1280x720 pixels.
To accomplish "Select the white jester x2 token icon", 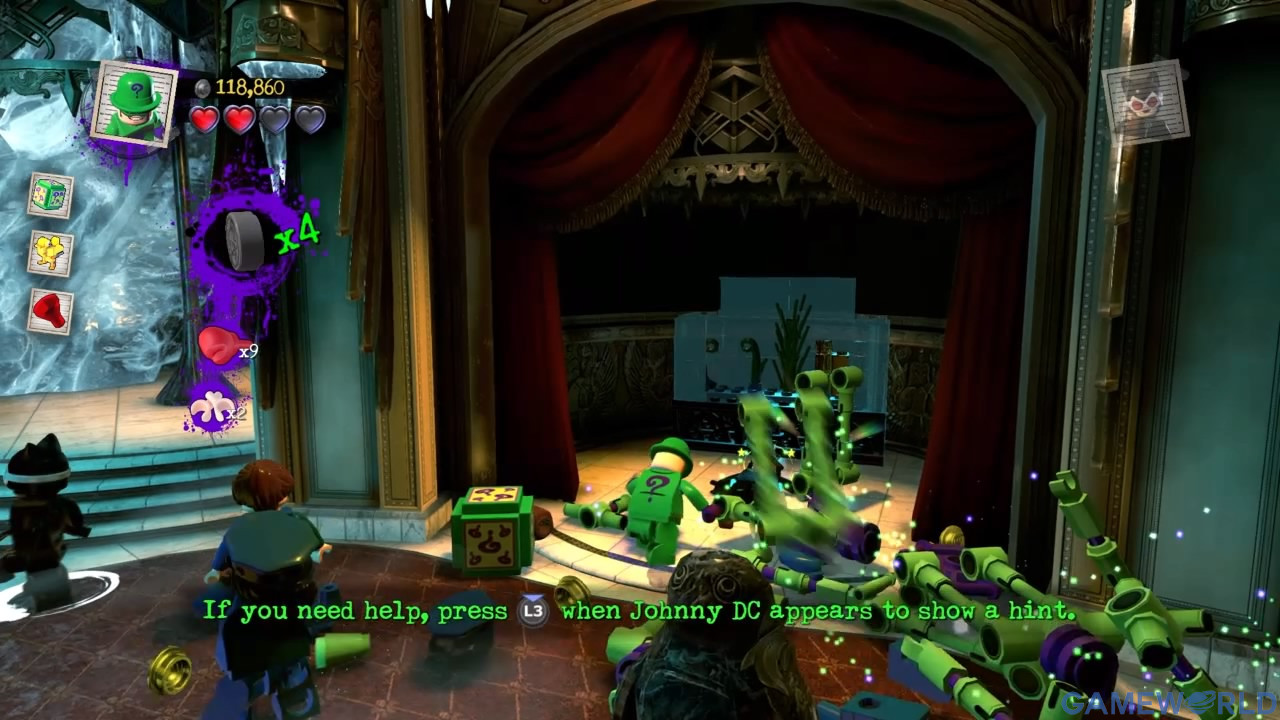I will (x=212, y=407).
